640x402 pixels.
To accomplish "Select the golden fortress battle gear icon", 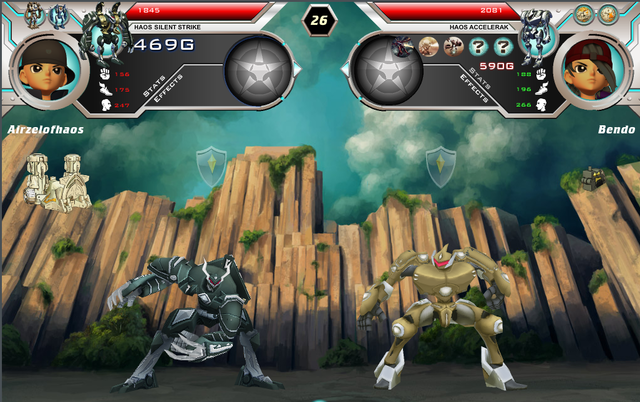I will pyautogui.click(x=59, y=180).
